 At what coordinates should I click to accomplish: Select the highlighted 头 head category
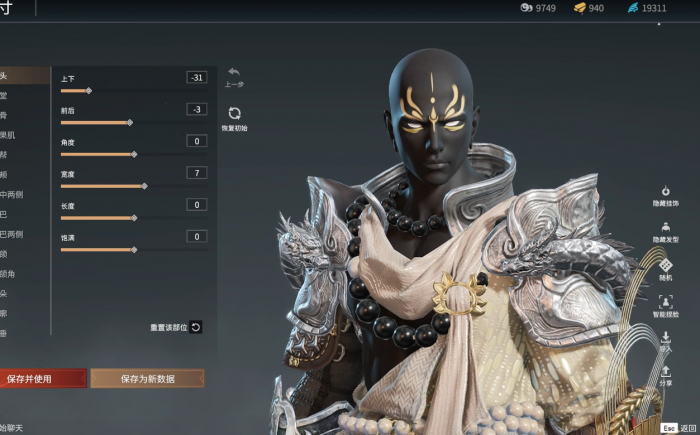pyautogui.click(x=20, y=75)
